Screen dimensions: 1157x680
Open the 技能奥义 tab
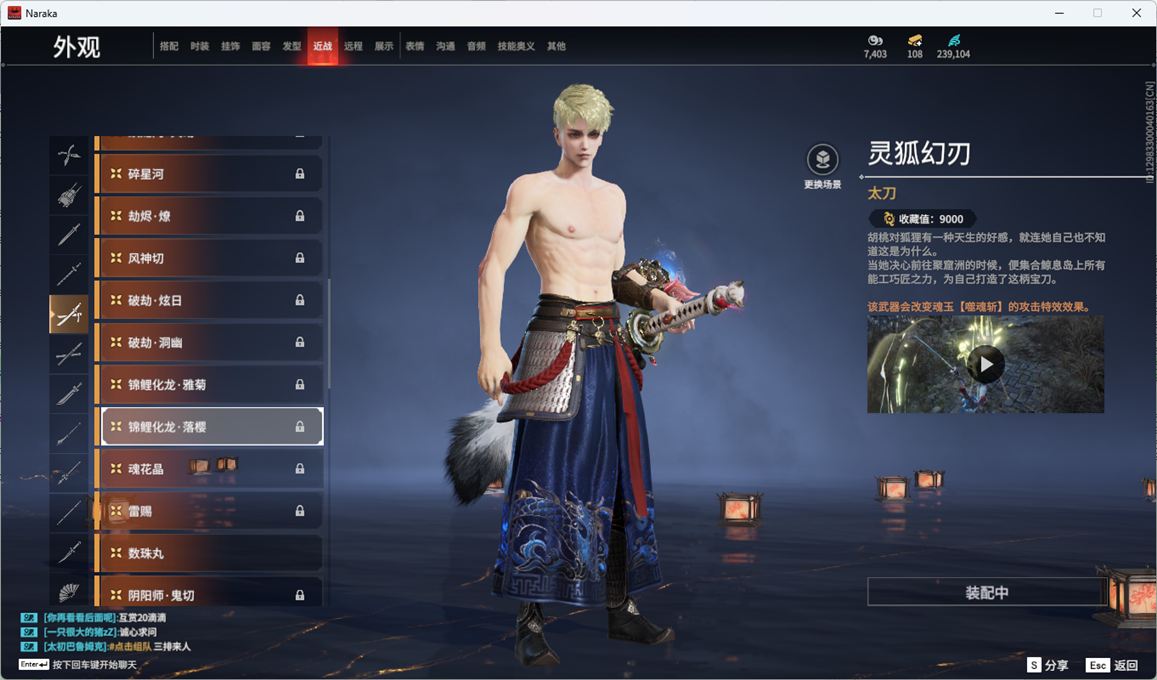point(516,46)
